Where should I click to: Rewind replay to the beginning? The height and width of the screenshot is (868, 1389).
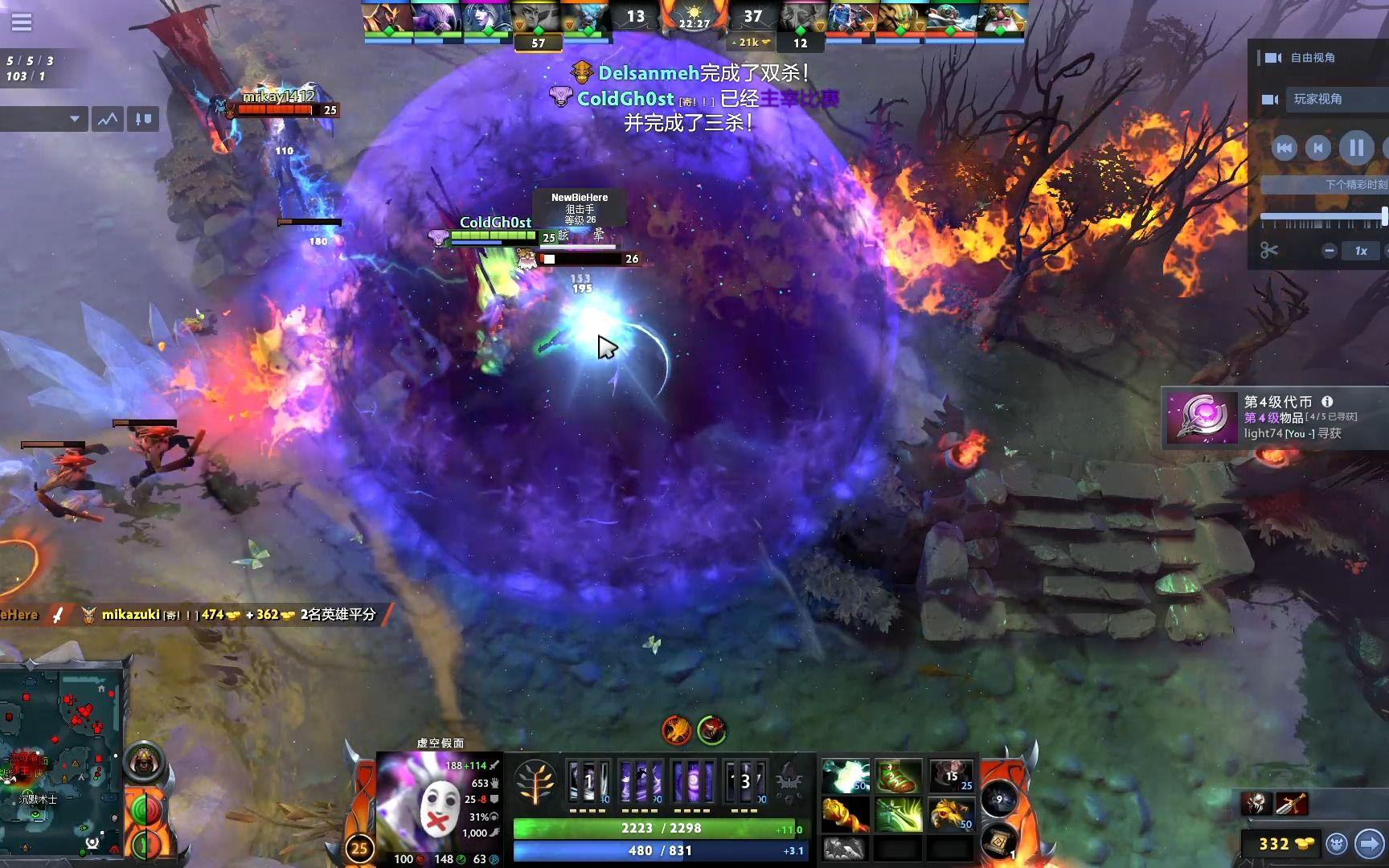(x=1284, y=148)
